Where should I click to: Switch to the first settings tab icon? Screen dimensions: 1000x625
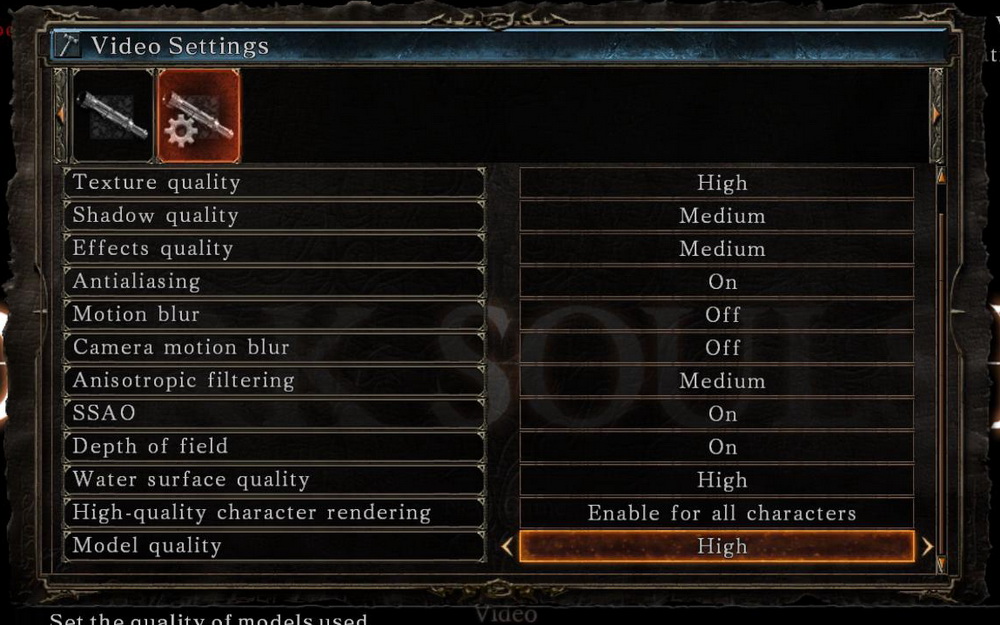point(112,115)
